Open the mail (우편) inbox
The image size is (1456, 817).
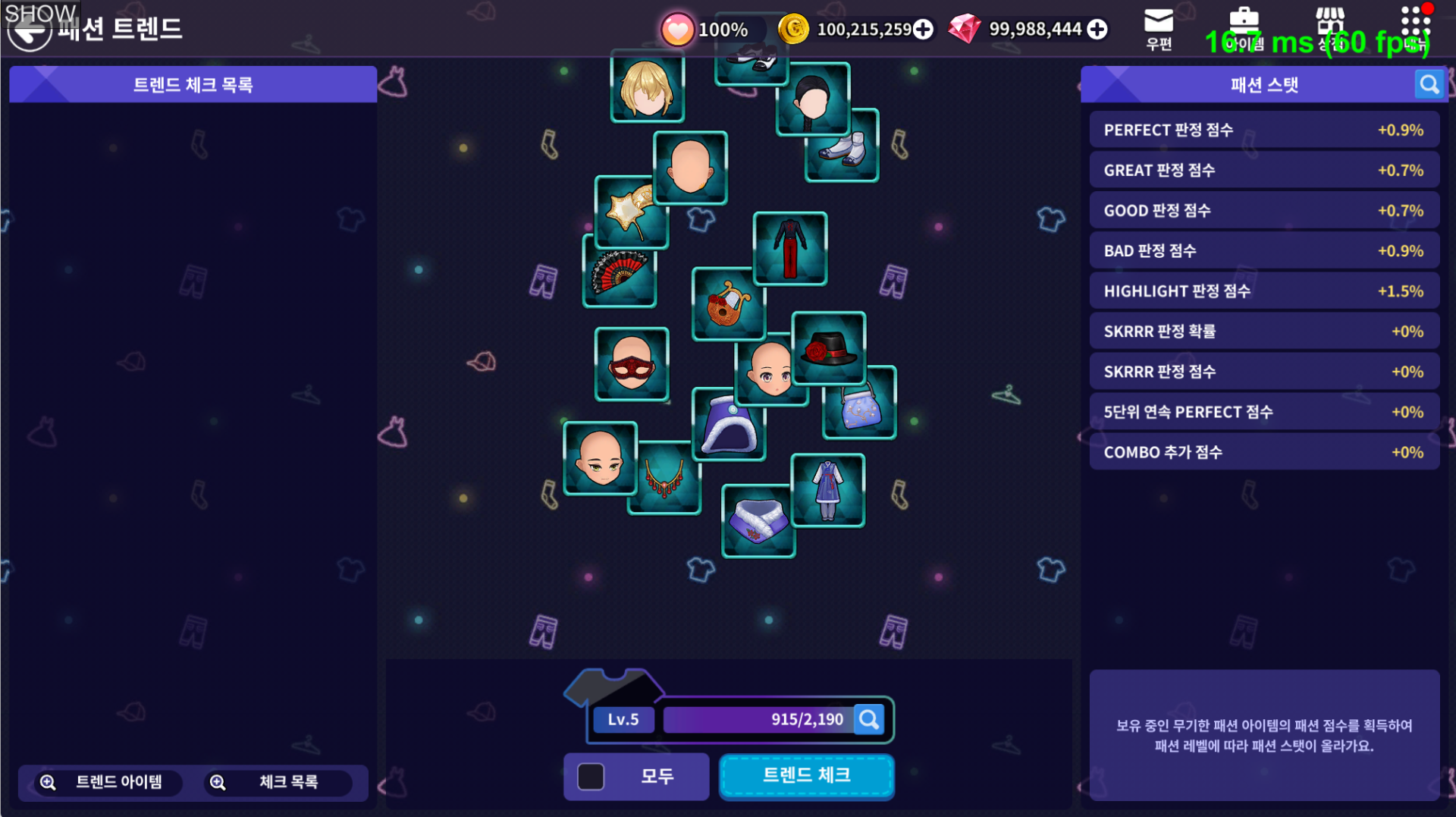(1158, 29)
